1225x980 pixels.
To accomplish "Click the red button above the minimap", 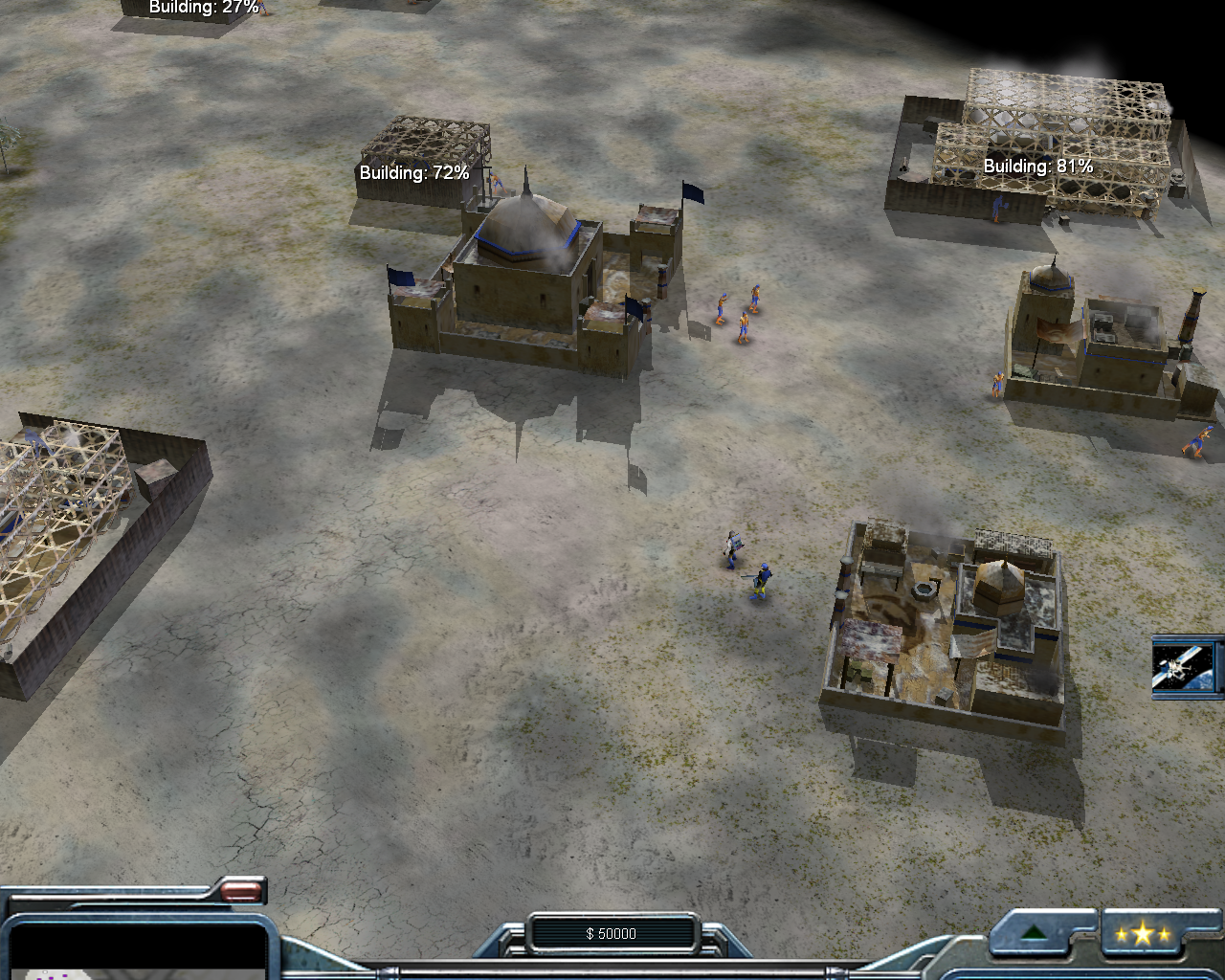I will click(x=241, y=892).
